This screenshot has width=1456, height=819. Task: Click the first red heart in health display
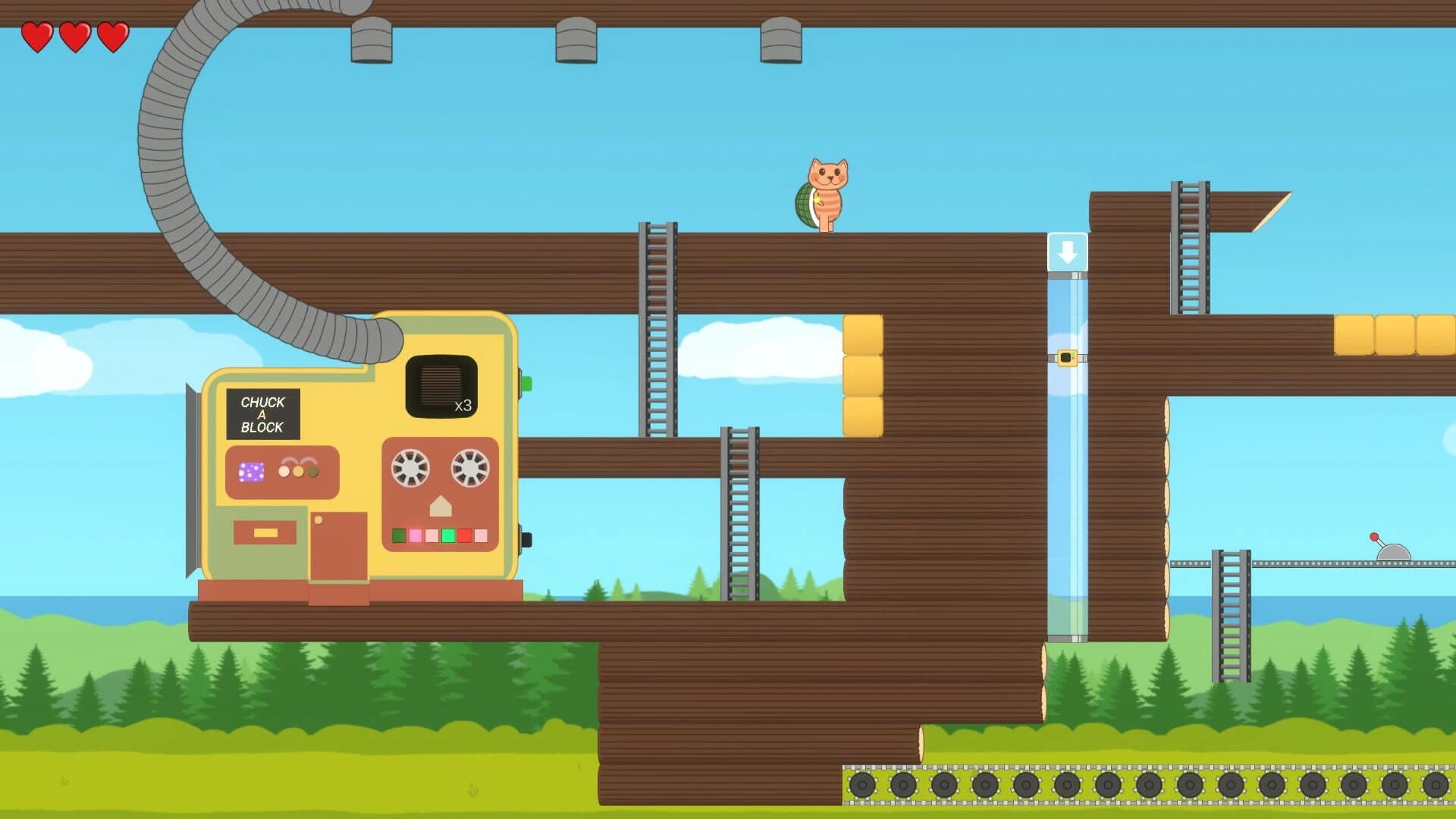click(38, 35)
